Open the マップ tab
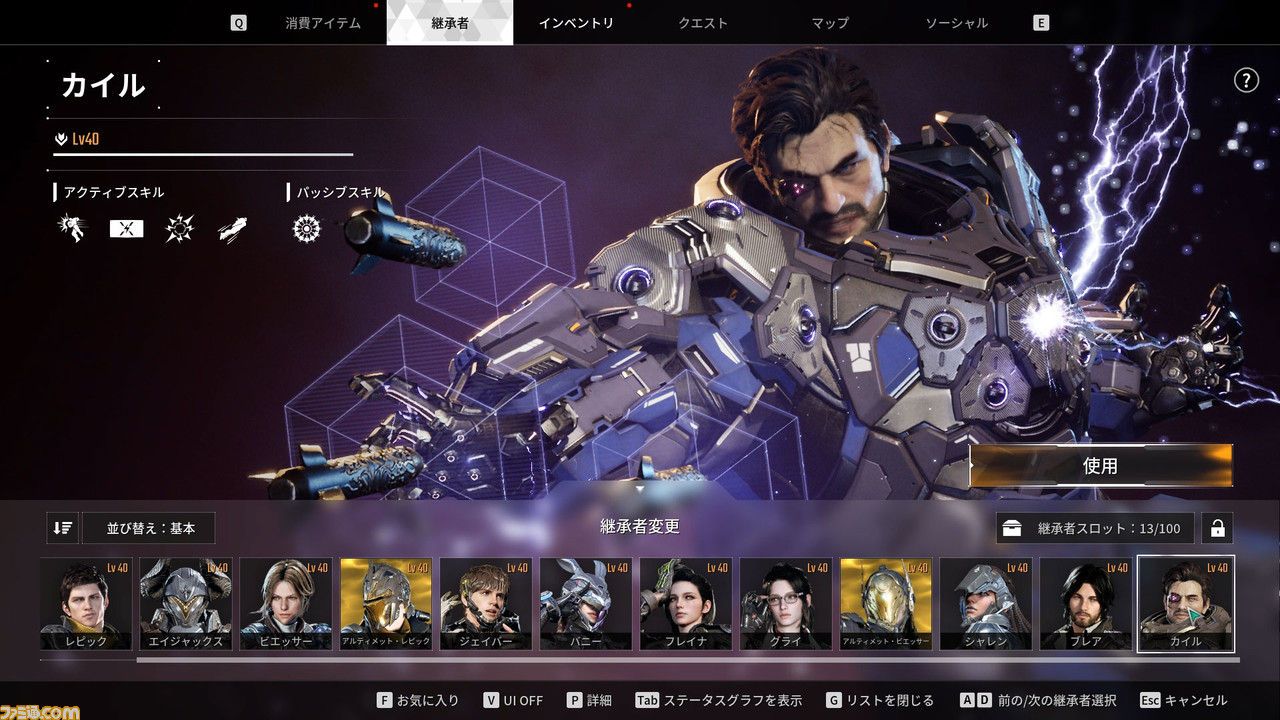This screenshot has height=720, width=1280. pos(830,23)
